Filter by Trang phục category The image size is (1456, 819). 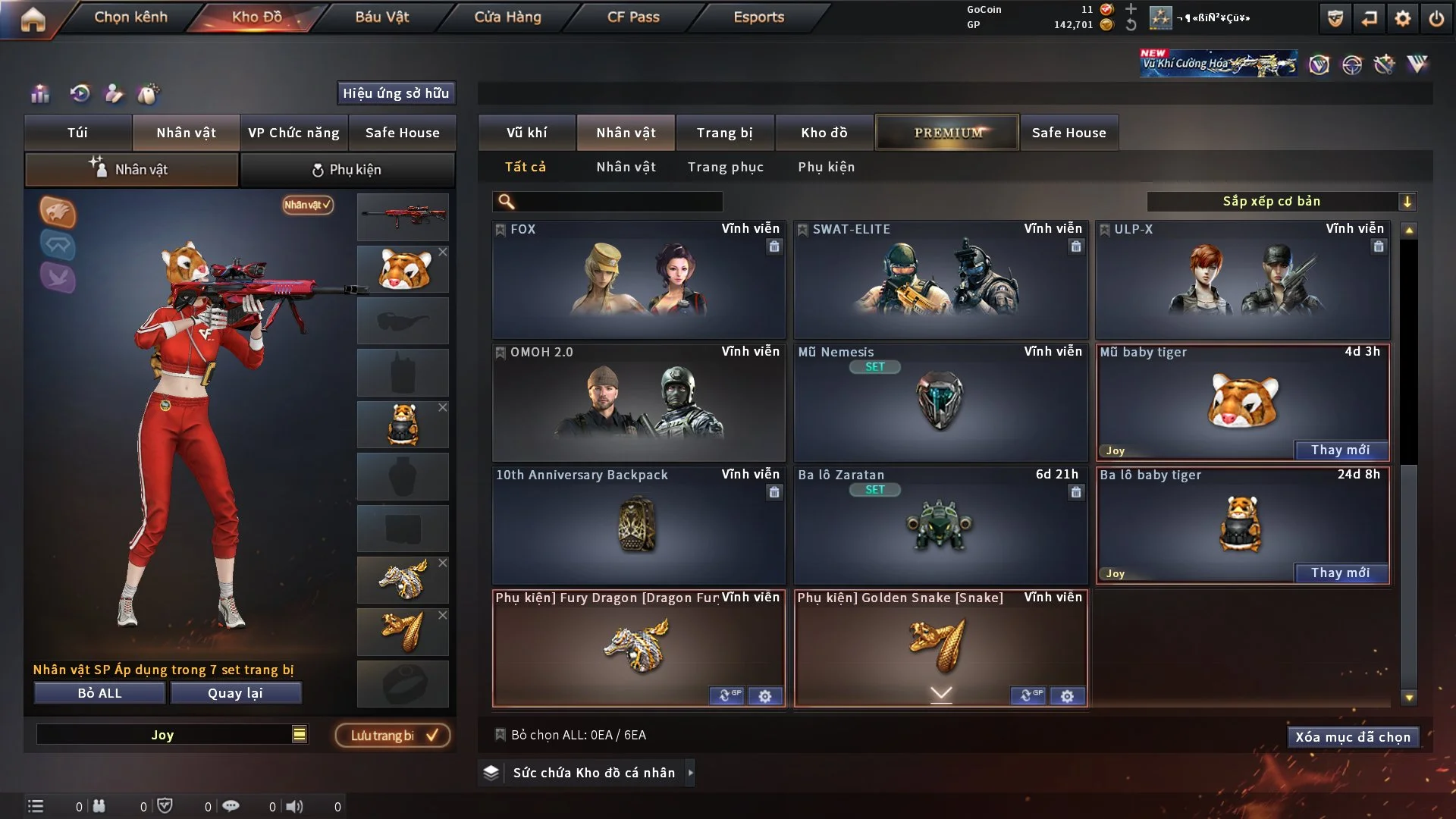click(725, 167)
